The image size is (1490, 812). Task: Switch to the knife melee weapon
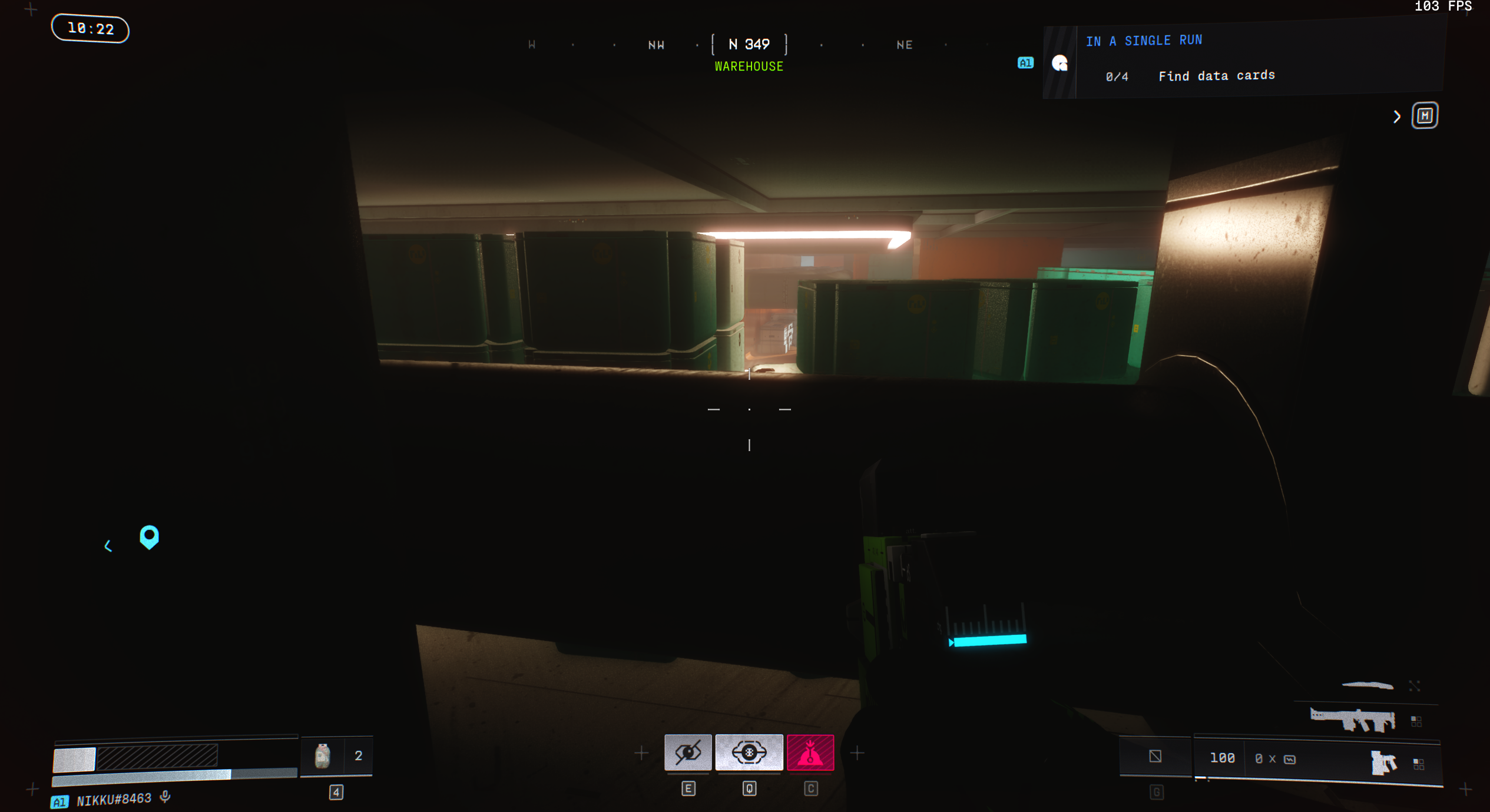coord(1368,685)
